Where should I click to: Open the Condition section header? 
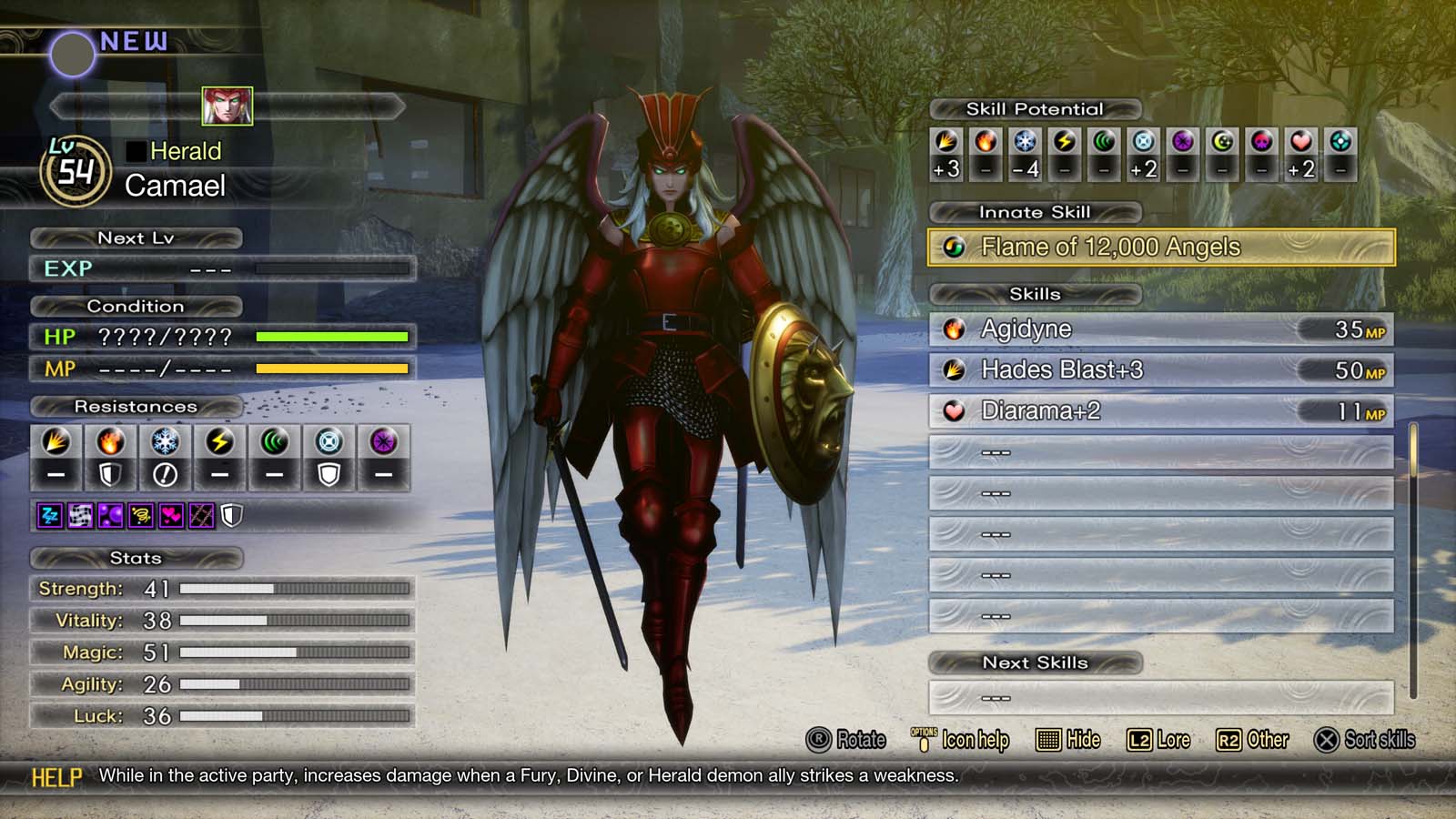(136, 307)
